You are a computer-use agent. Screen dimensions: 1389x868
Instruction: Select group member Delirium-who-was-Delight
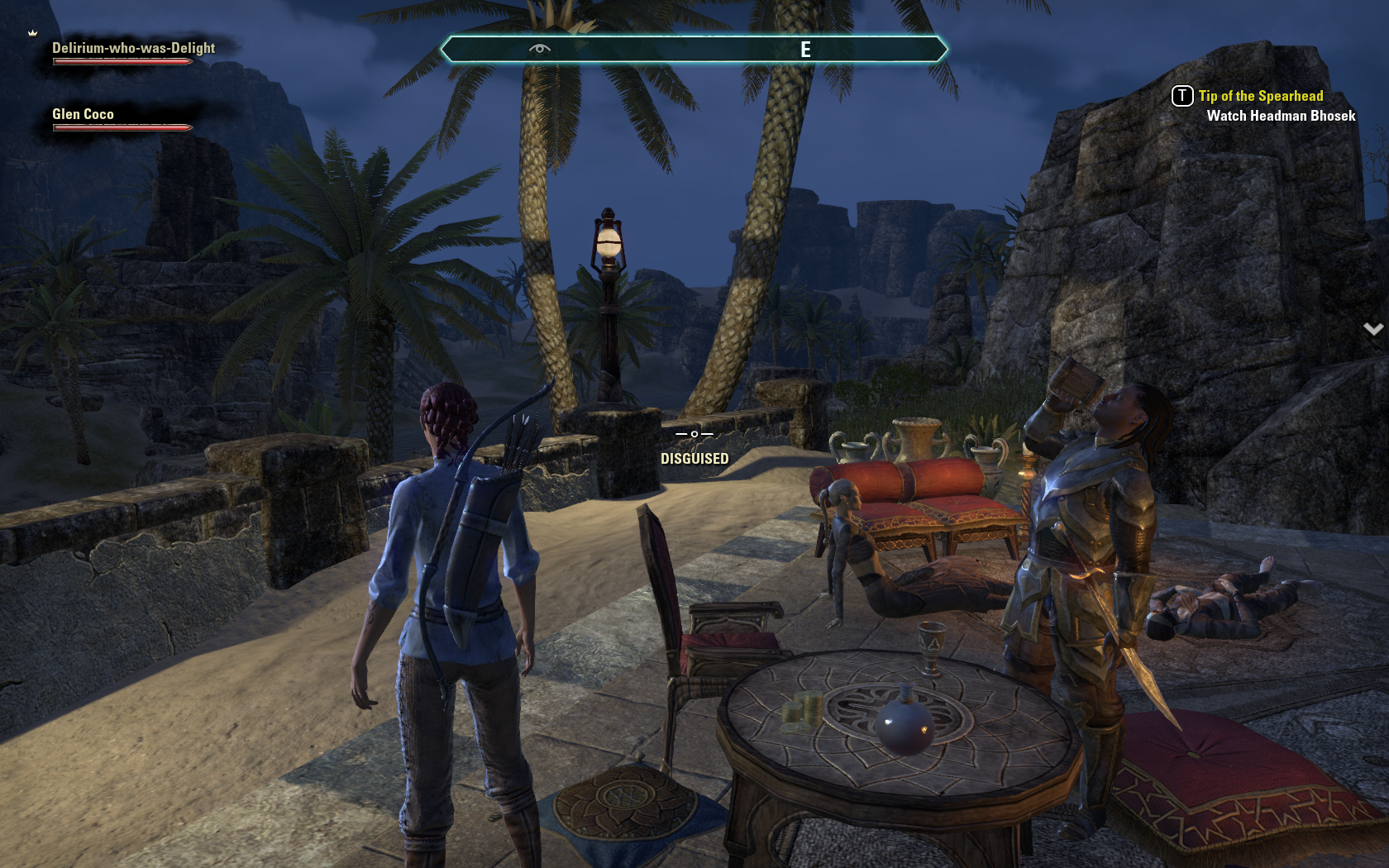click(x=133, y=49)
